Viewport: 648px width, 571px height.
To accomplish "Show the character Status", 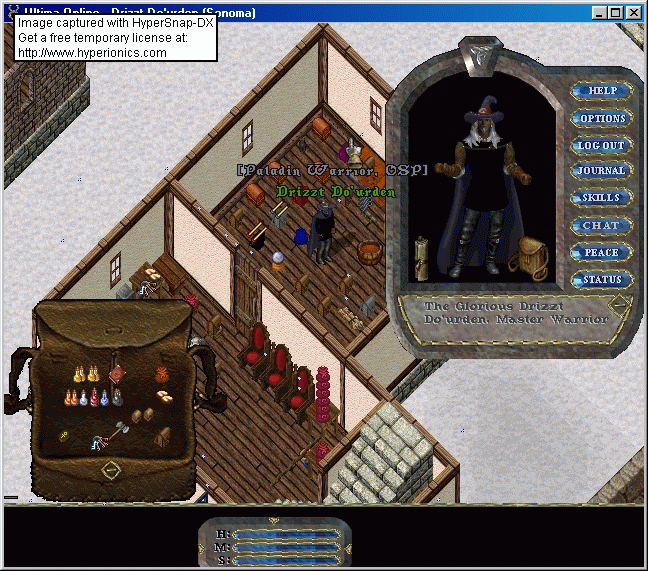I will pos(601,279).
